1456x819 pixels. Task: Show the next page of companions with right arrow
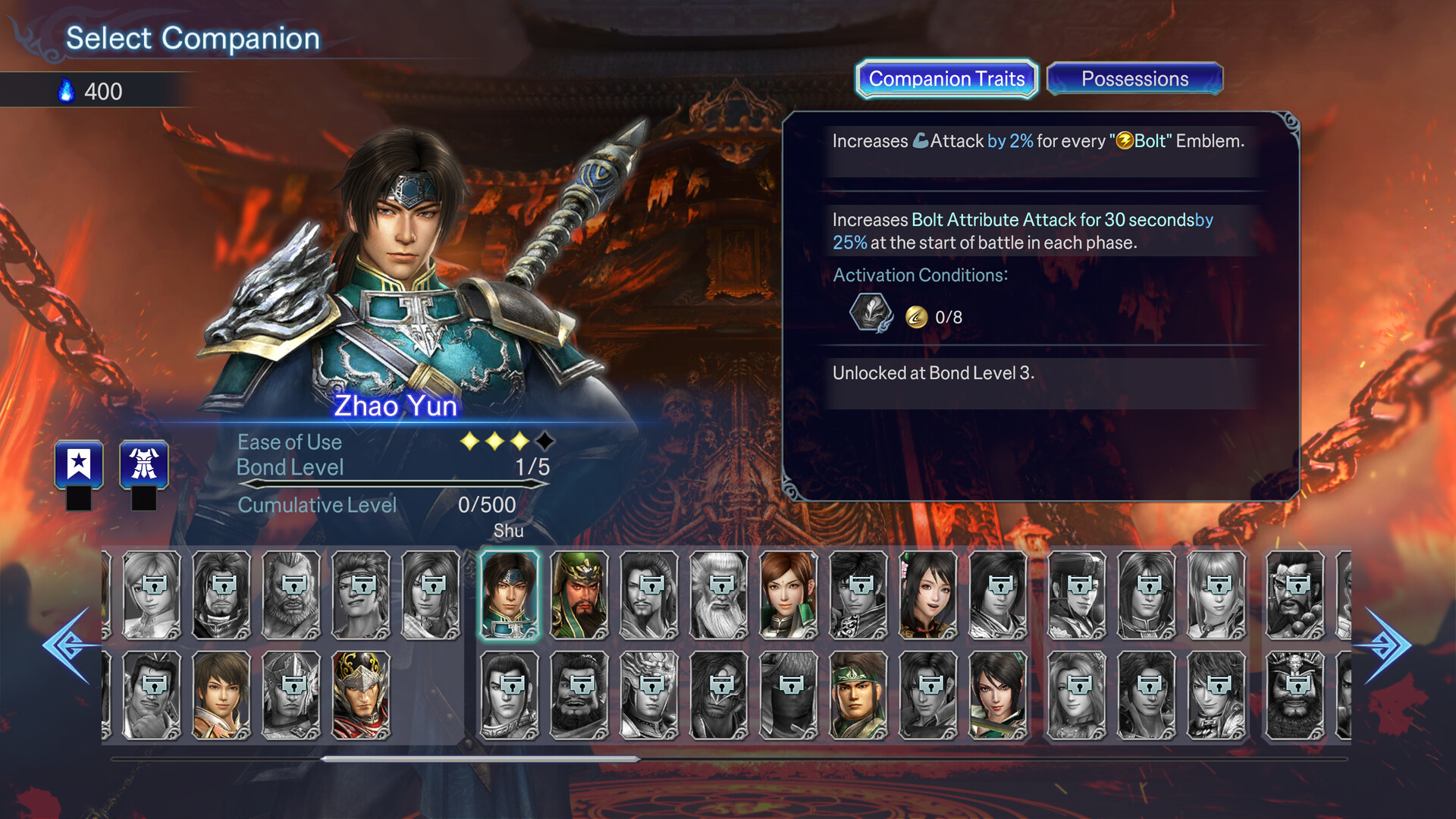[1385, 645]
